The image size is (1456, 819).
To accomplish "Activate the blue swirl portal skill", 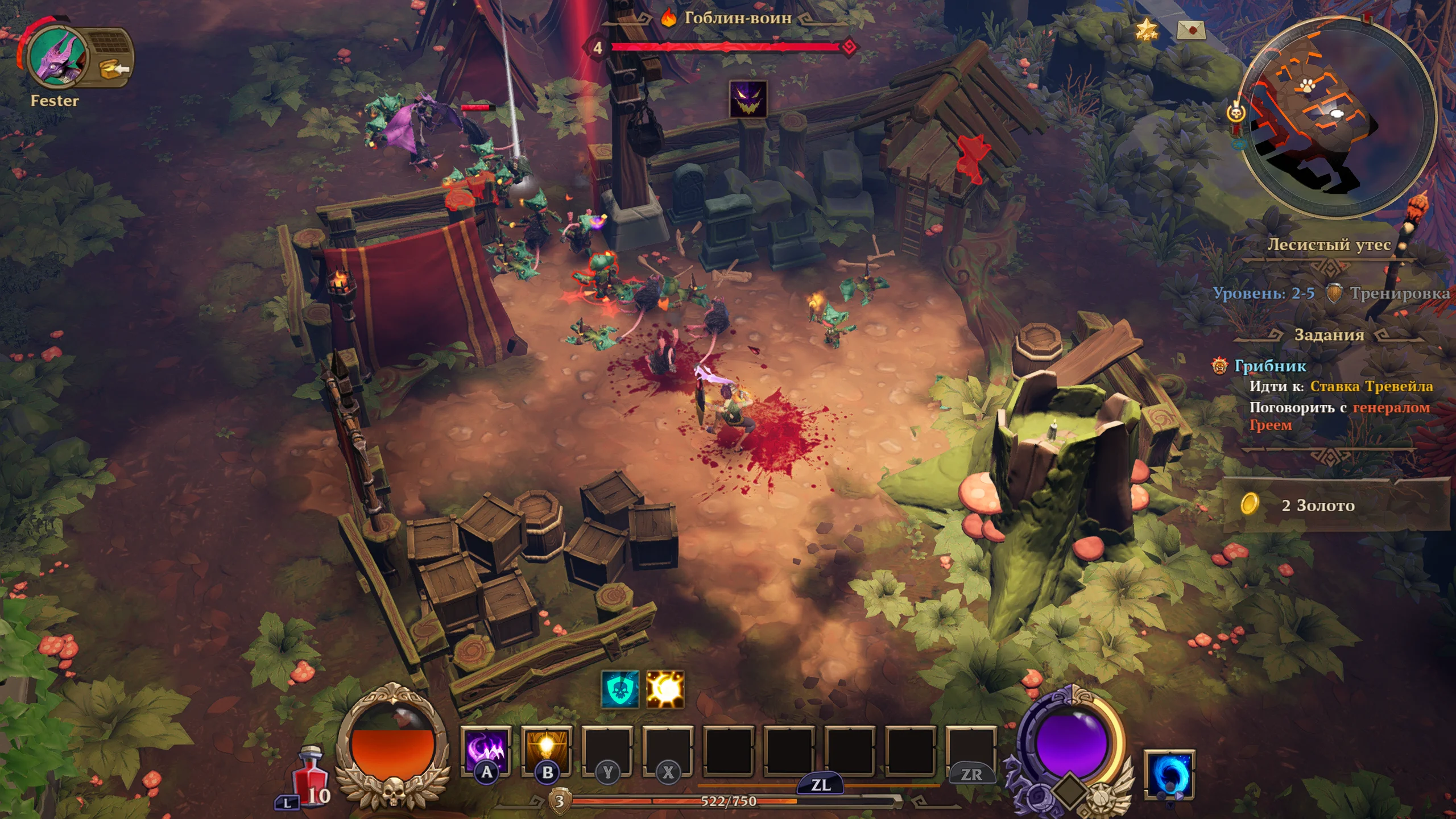I will click(x=1169, y=773).
